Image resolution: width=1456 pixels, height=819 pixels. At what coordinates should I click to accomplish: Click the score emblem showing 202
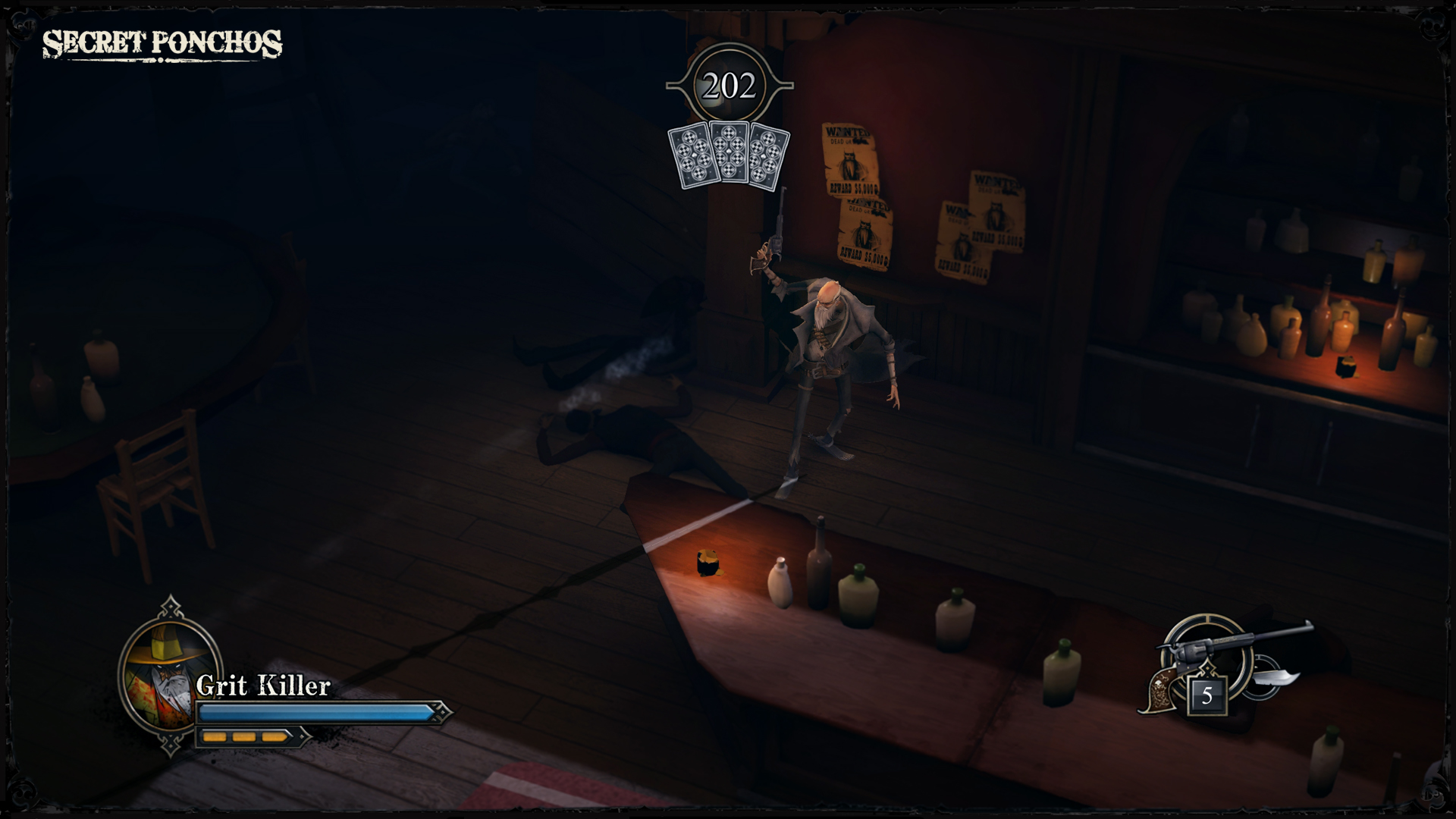(729, 83)
